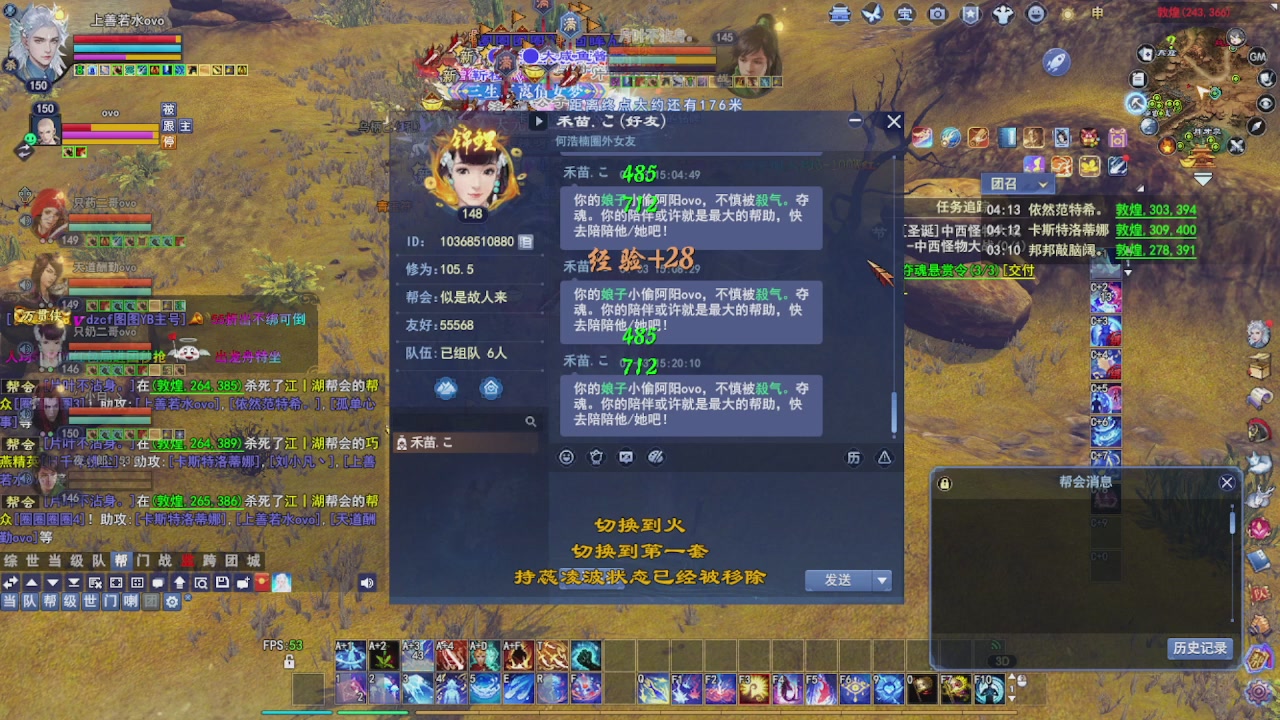Viewport: 1280px width, 720px height.
Task: Select the palette icon in the friend chat toolbar
Action: 657,456
